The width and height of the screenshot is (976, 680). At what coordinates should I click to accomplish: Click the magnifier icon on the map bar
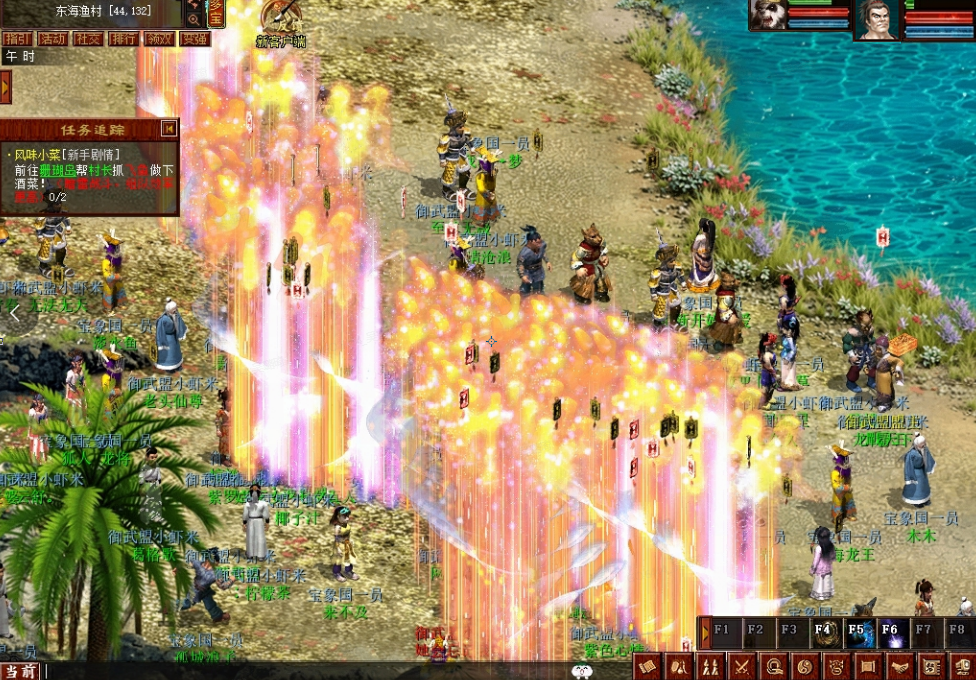[193, 18]
